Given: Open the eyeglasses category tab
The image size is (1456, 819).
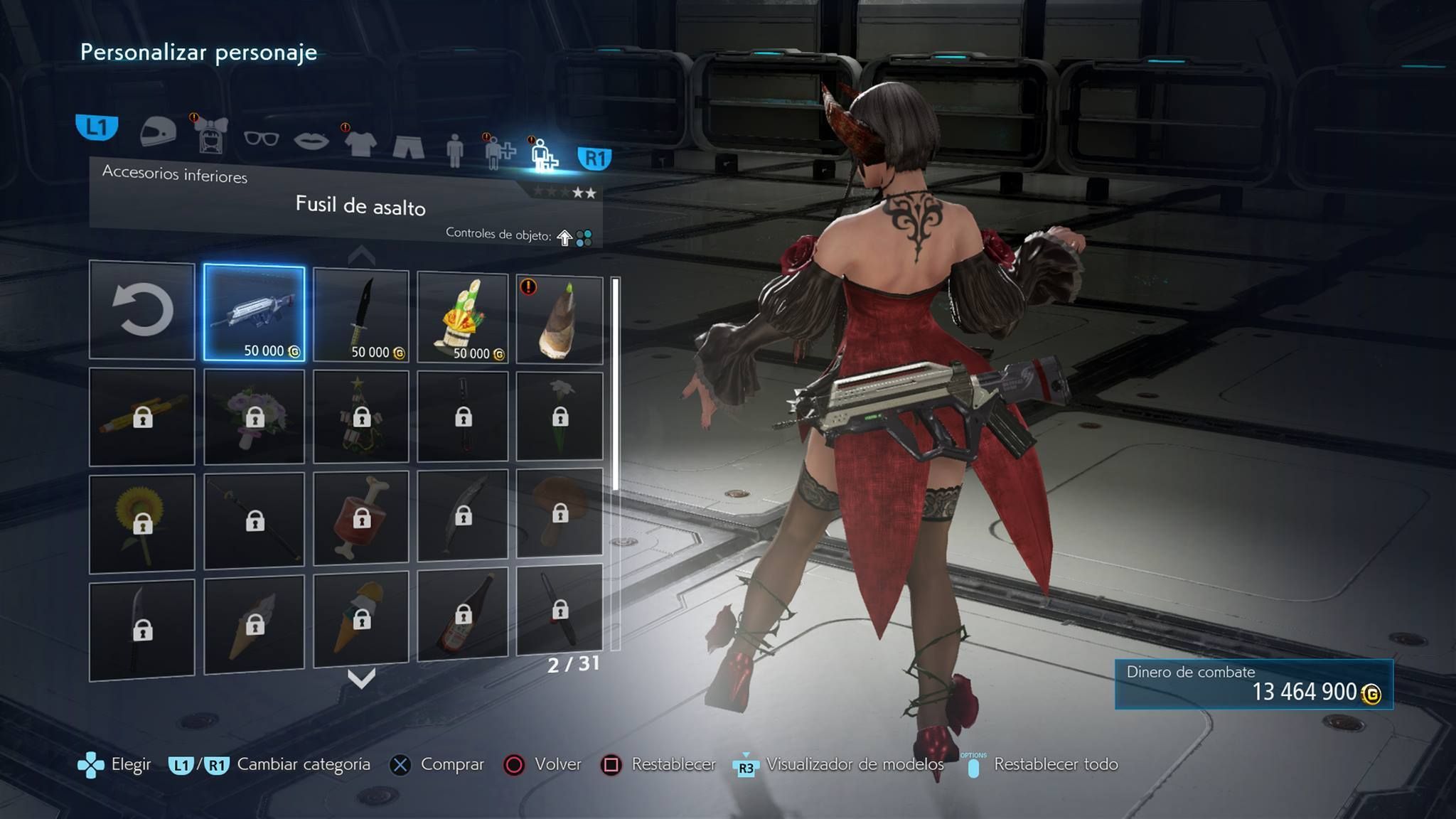Looking at the screenshot, I should pyautogui.click(x=261, y=138).
